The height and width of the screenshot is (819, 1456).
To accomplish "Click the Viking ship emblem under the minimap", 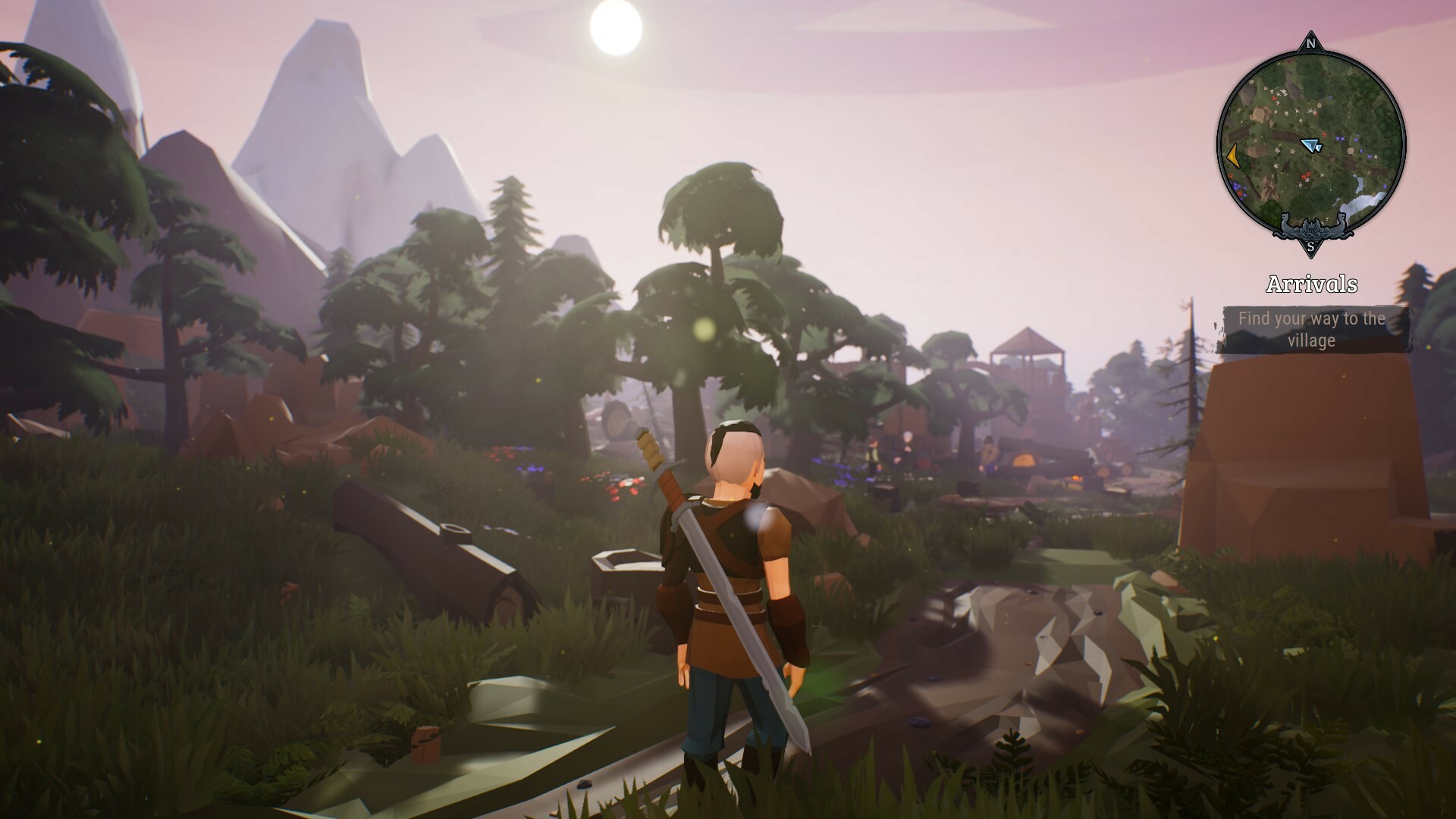I will coord(1311,226).
